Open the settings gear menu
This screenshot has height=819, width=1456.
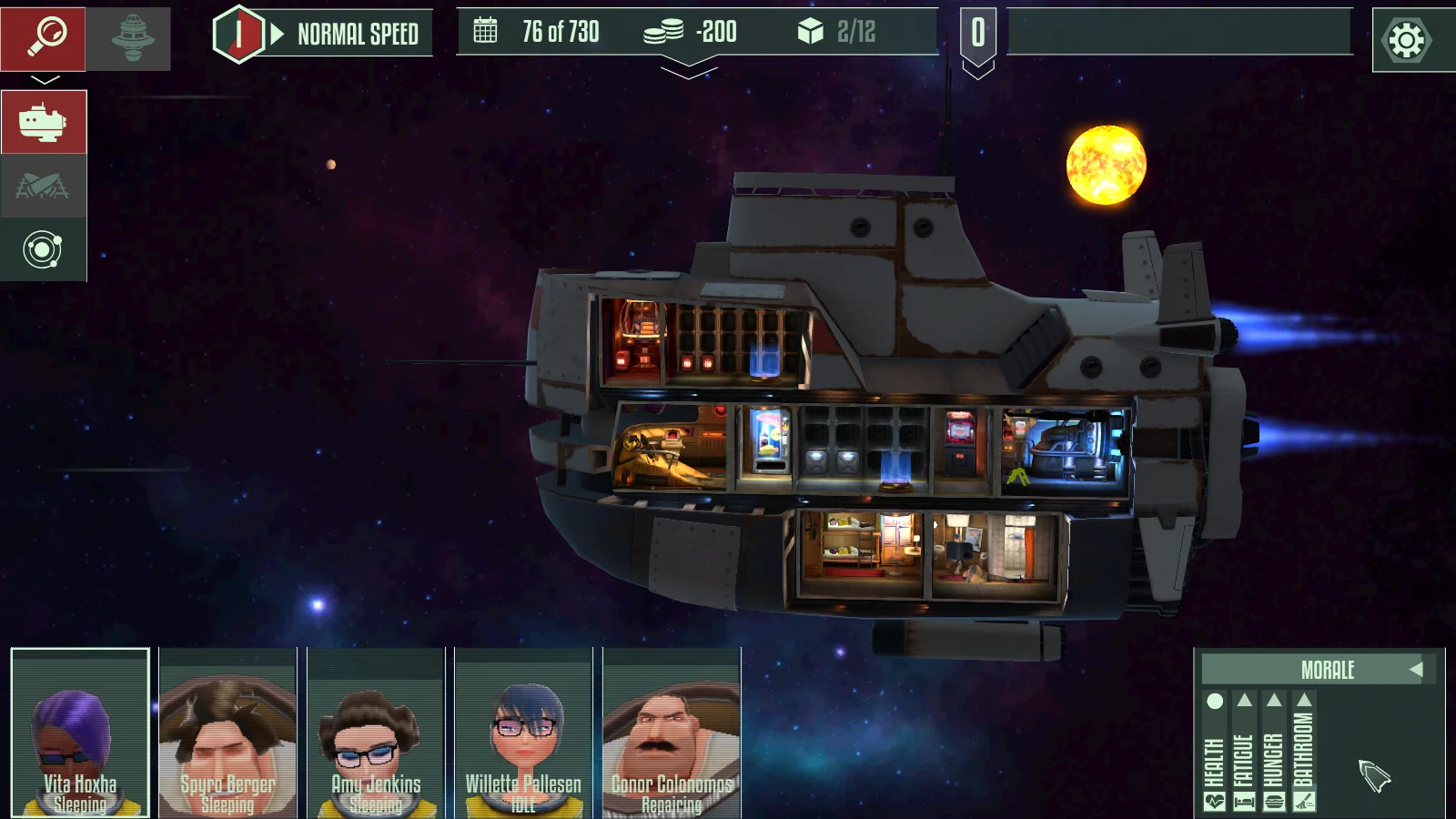coord(1407,40)
